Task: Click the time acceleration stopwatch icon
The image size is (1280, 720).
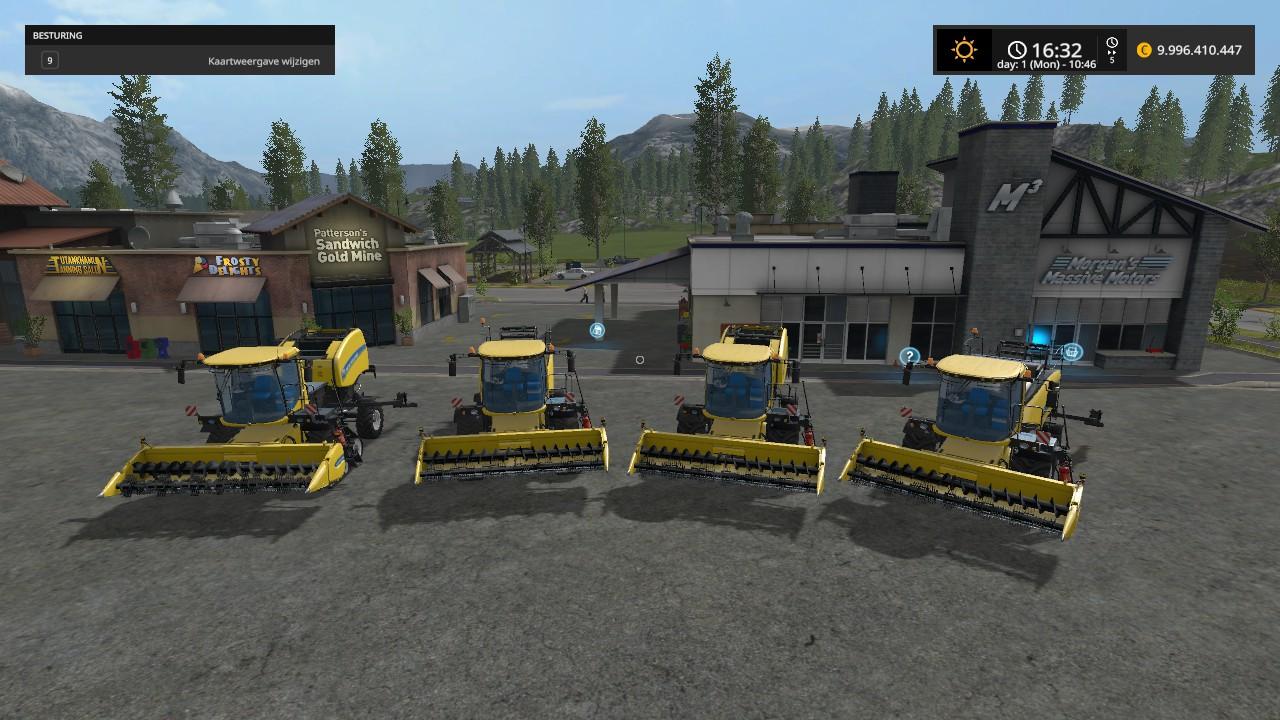Action: pos(1112,45)
